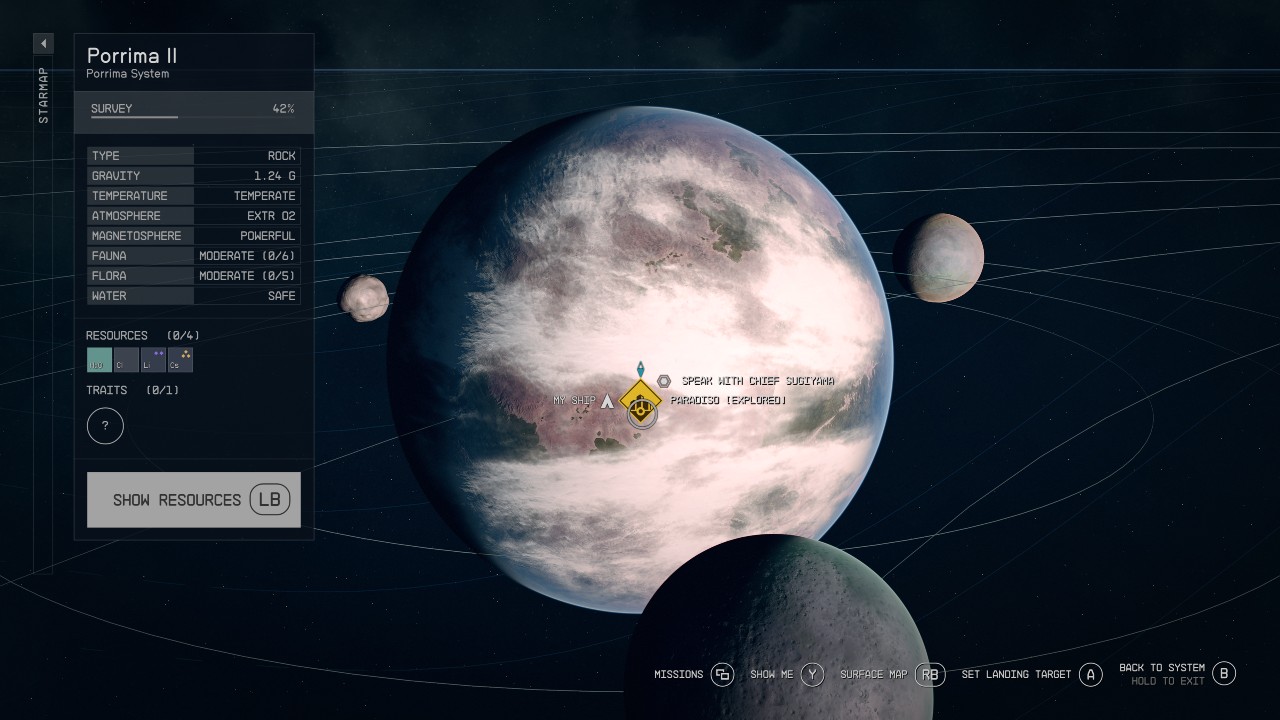This screenshot has height=720, width=1280.
Task: Select the Cl chlorine resource icon
Action: click(x=125, y=360)
